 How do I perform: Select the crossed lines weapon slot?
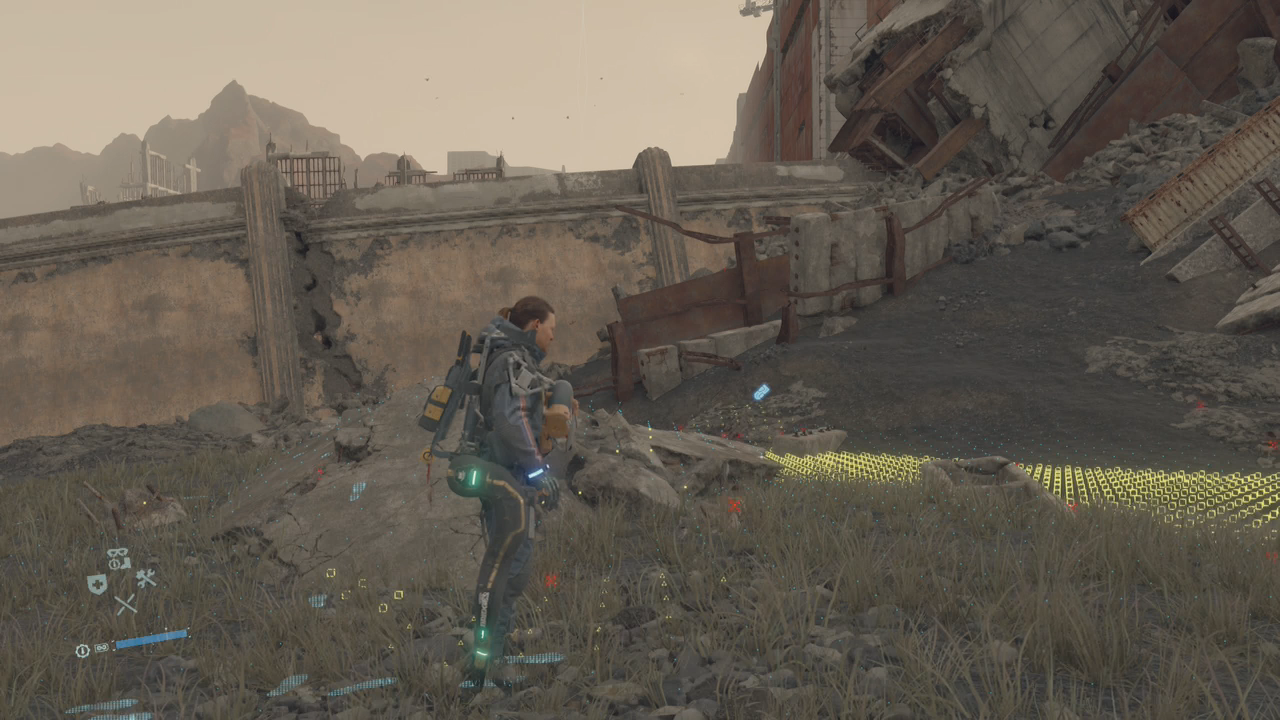[x=124, y=604]
